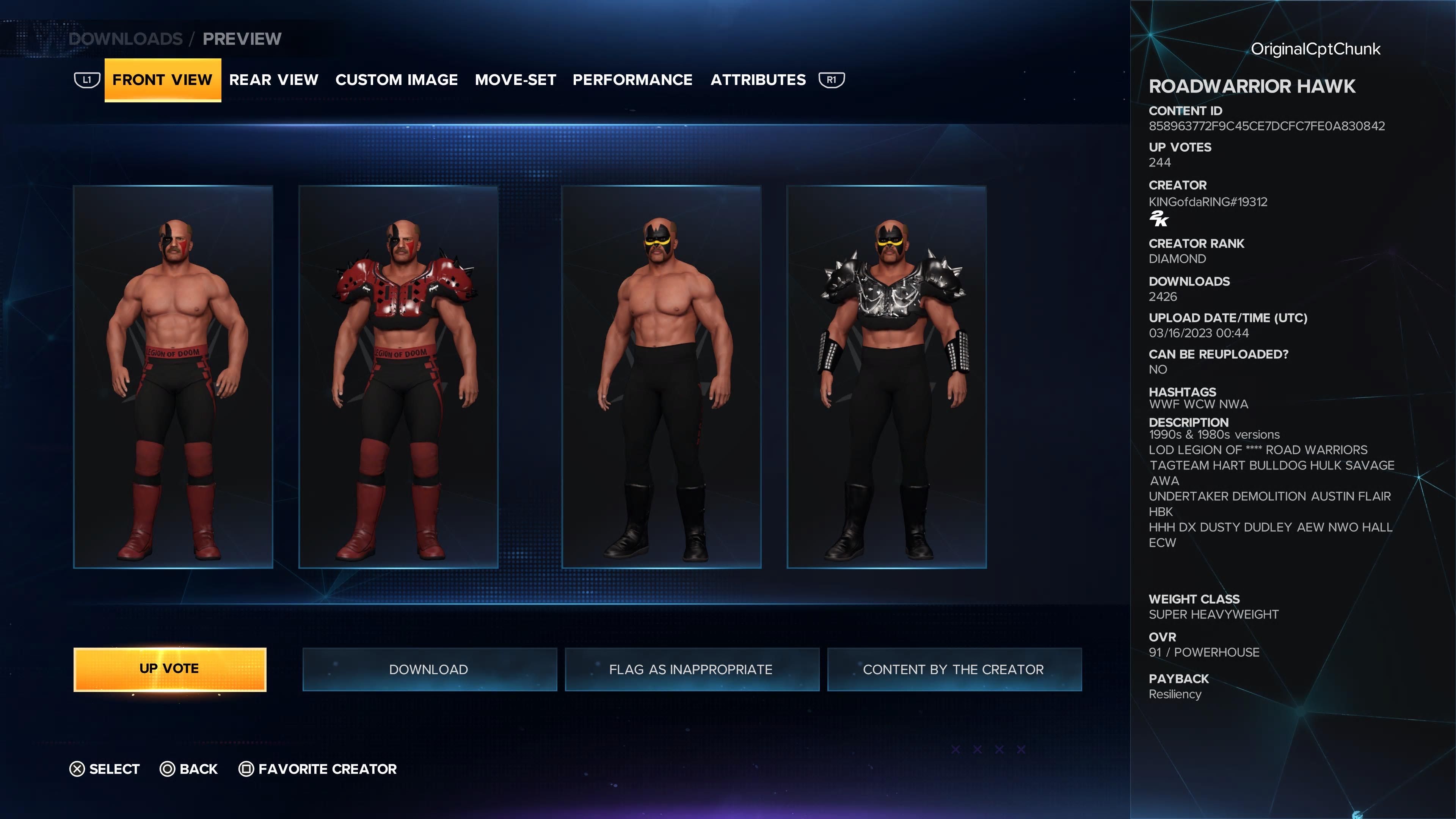Switch to the Front View tab
This screenshot has height=819, width=1456.
click(162, 80)
